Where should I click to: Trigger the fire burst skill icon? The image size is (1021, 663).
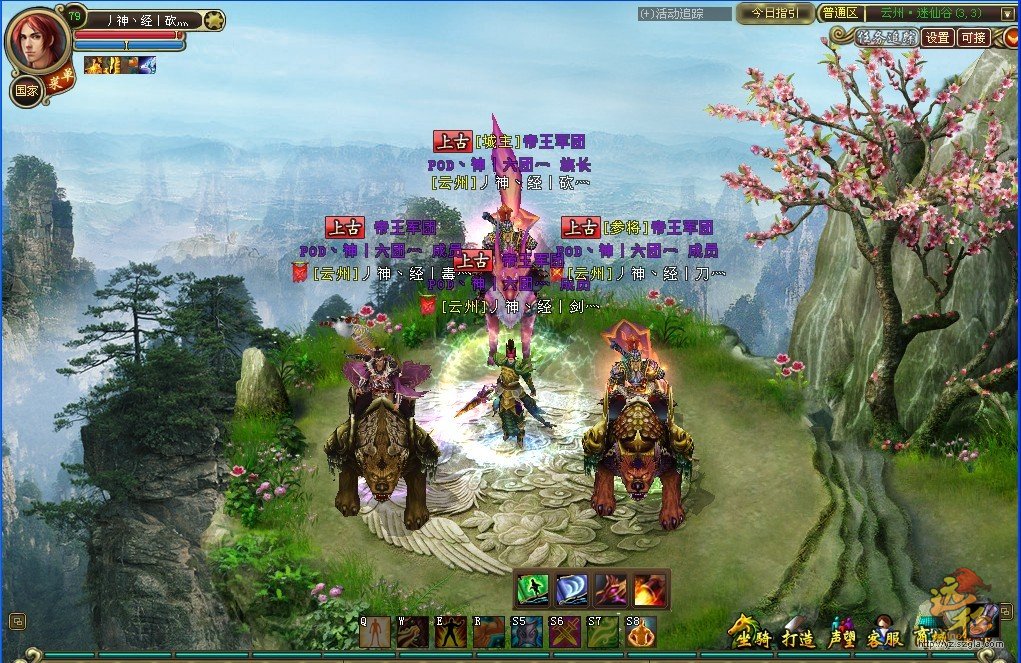tap(649, 590)
